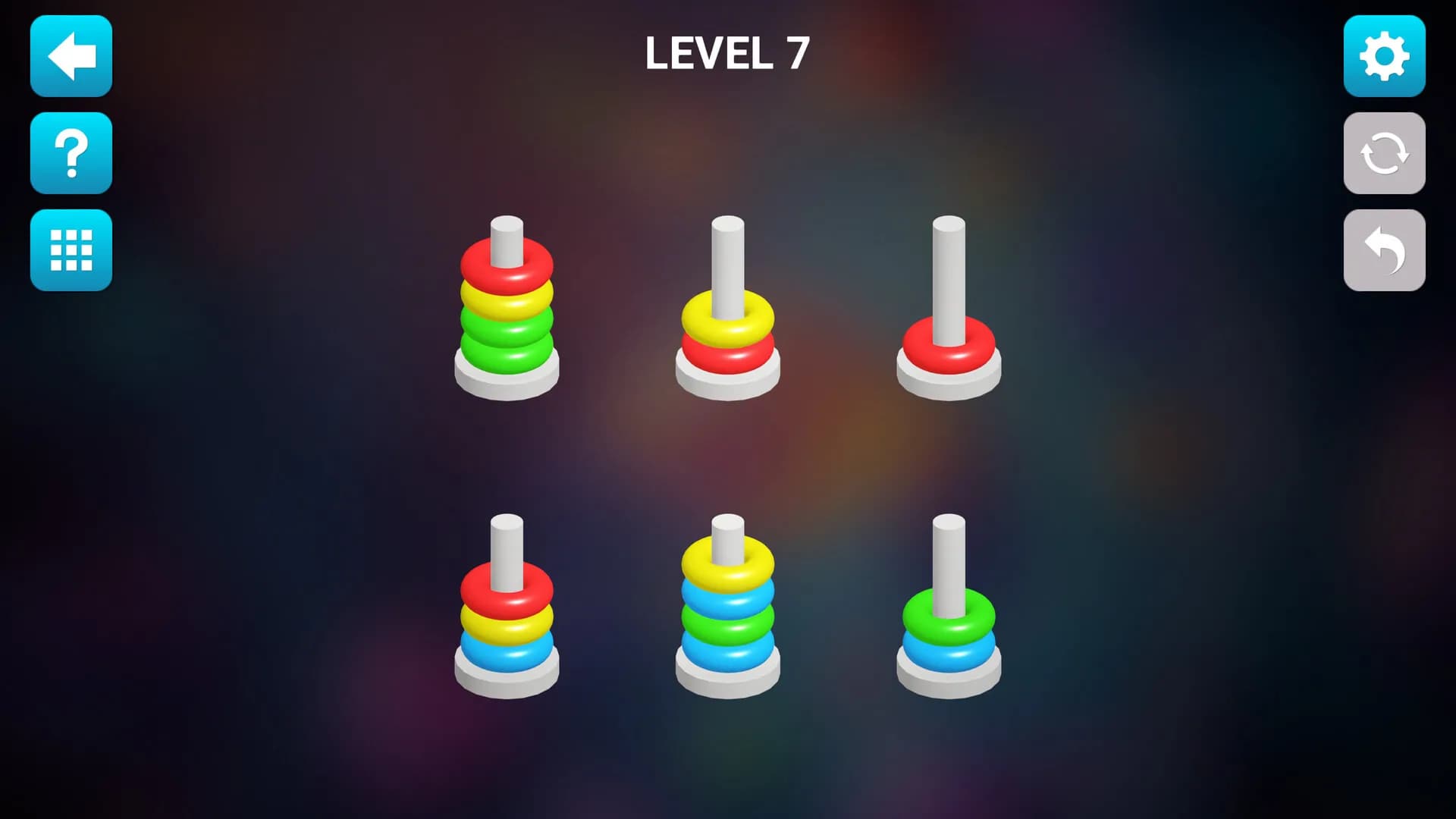Tap the yellow hoop on the bottom-middle stack

726,561
